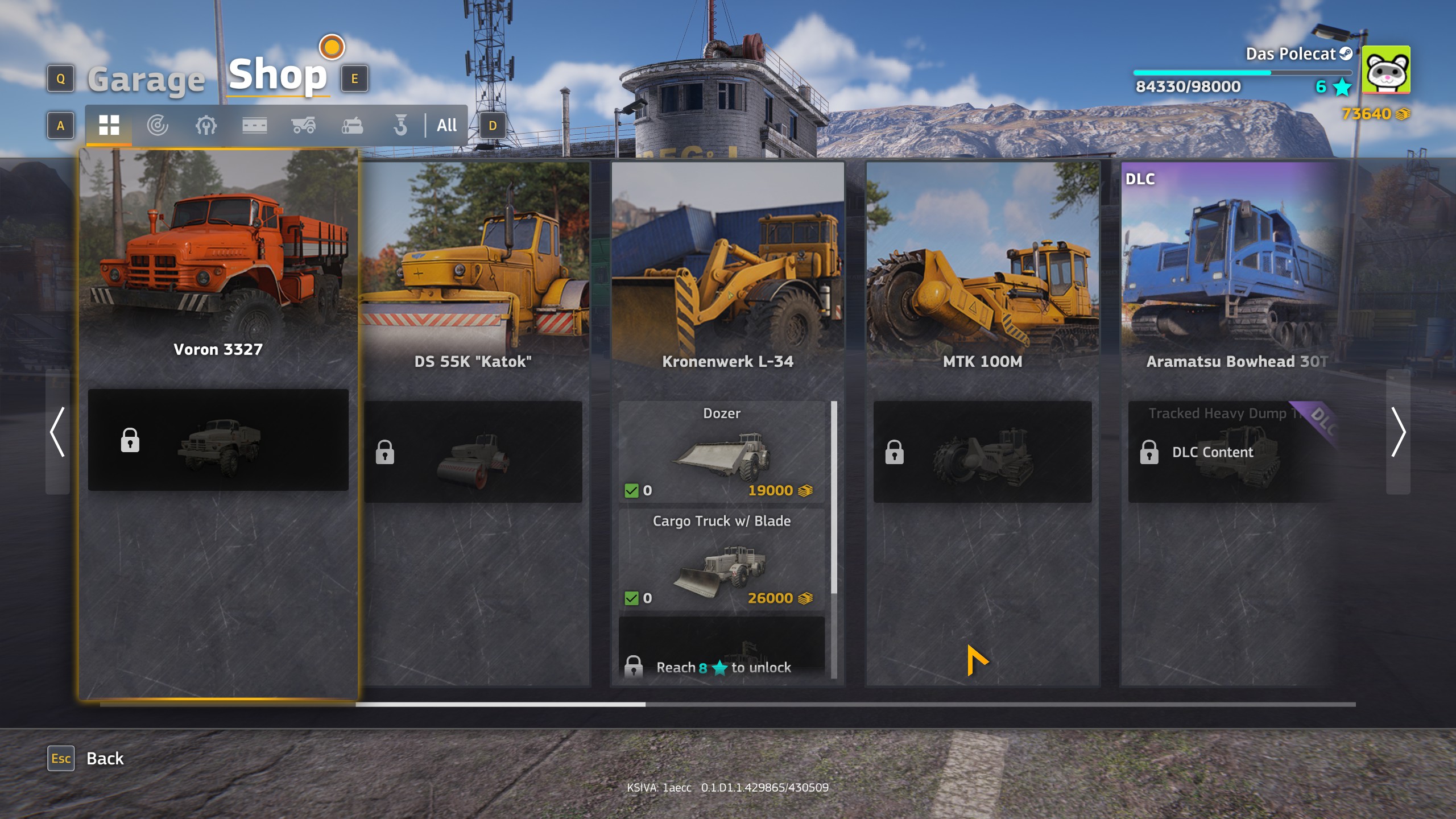Choose the Cargo Truck w/ Blade variant

coord(721,560)
